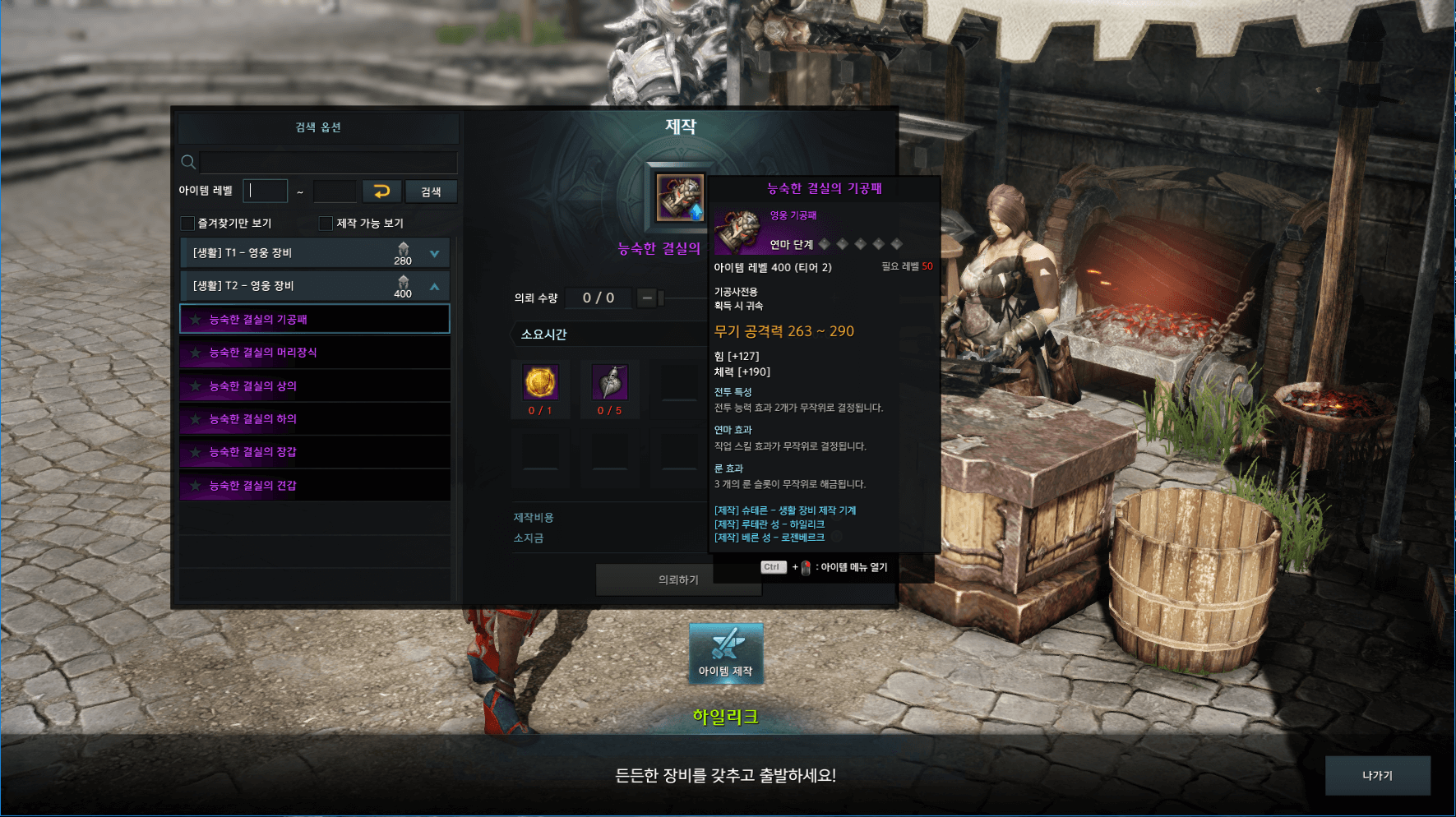The image size is (1456, 817).
Task: Toggle the 제작 가능 보기 checkbox
Action: click(326, 224)
